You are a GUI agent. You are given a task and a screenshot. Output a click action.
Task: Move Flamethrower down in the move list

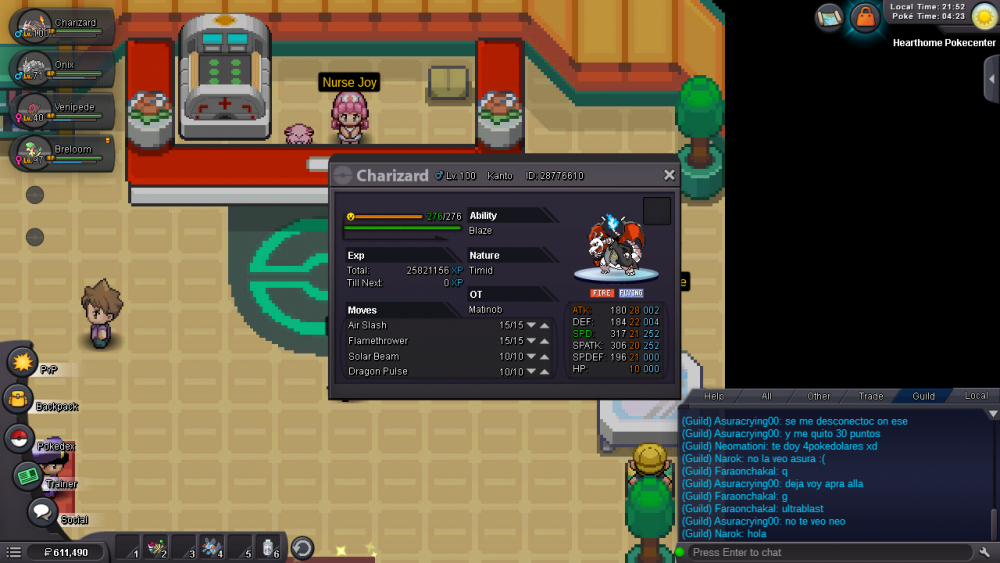pos(531,341)
